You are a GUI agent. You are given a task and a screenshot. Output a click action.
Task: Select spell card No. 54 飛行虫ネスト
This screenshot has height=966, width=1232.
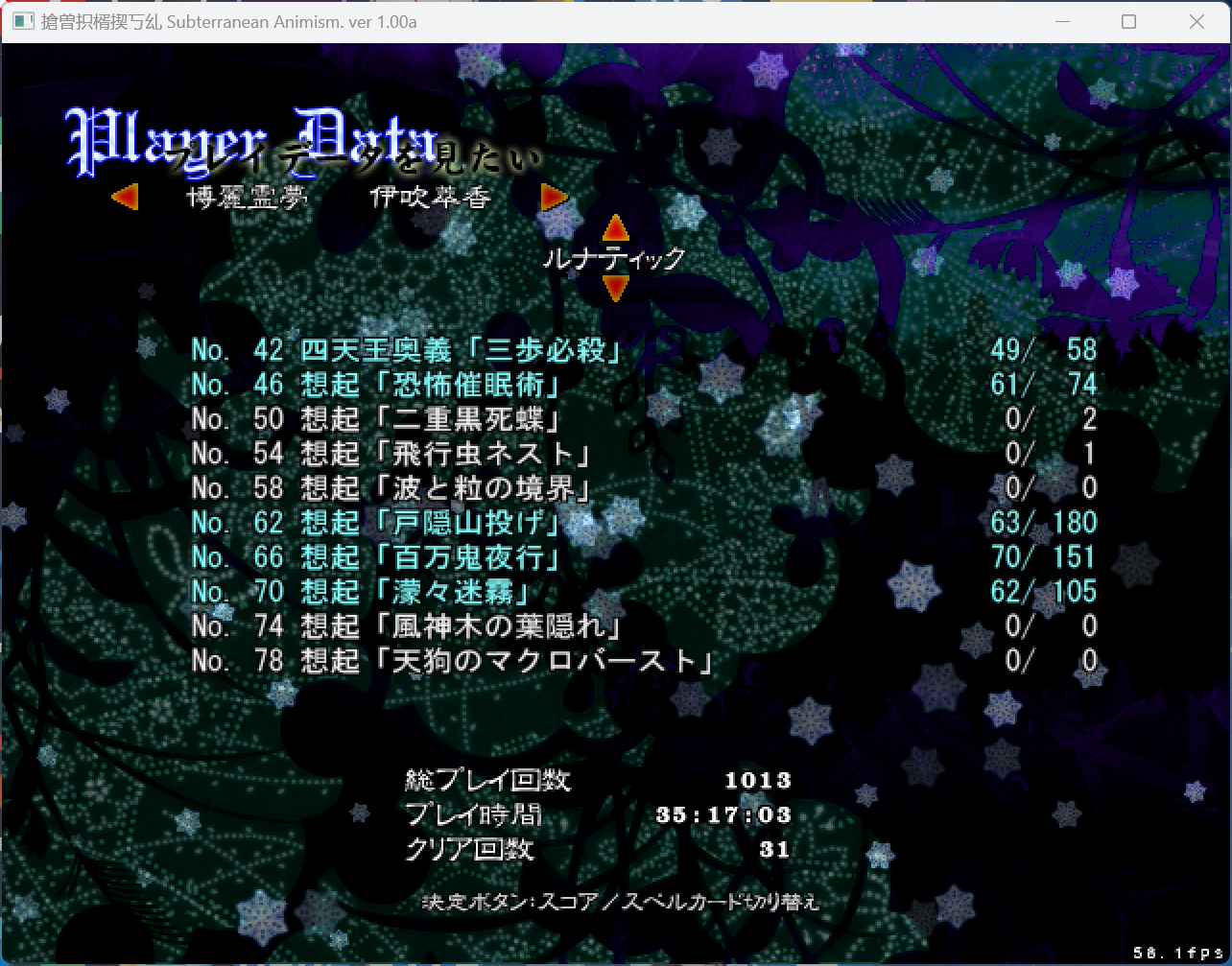[391, 454]
